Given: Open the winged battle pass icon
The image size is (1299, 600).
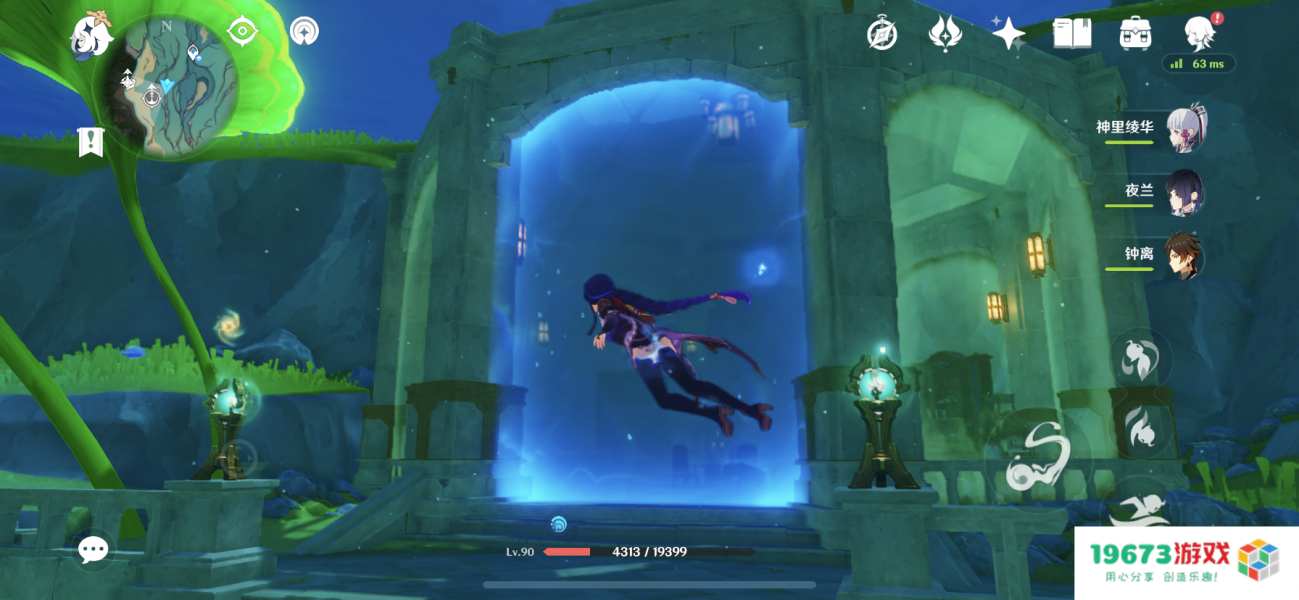Looking at the screenshot, I should [944, 34].
